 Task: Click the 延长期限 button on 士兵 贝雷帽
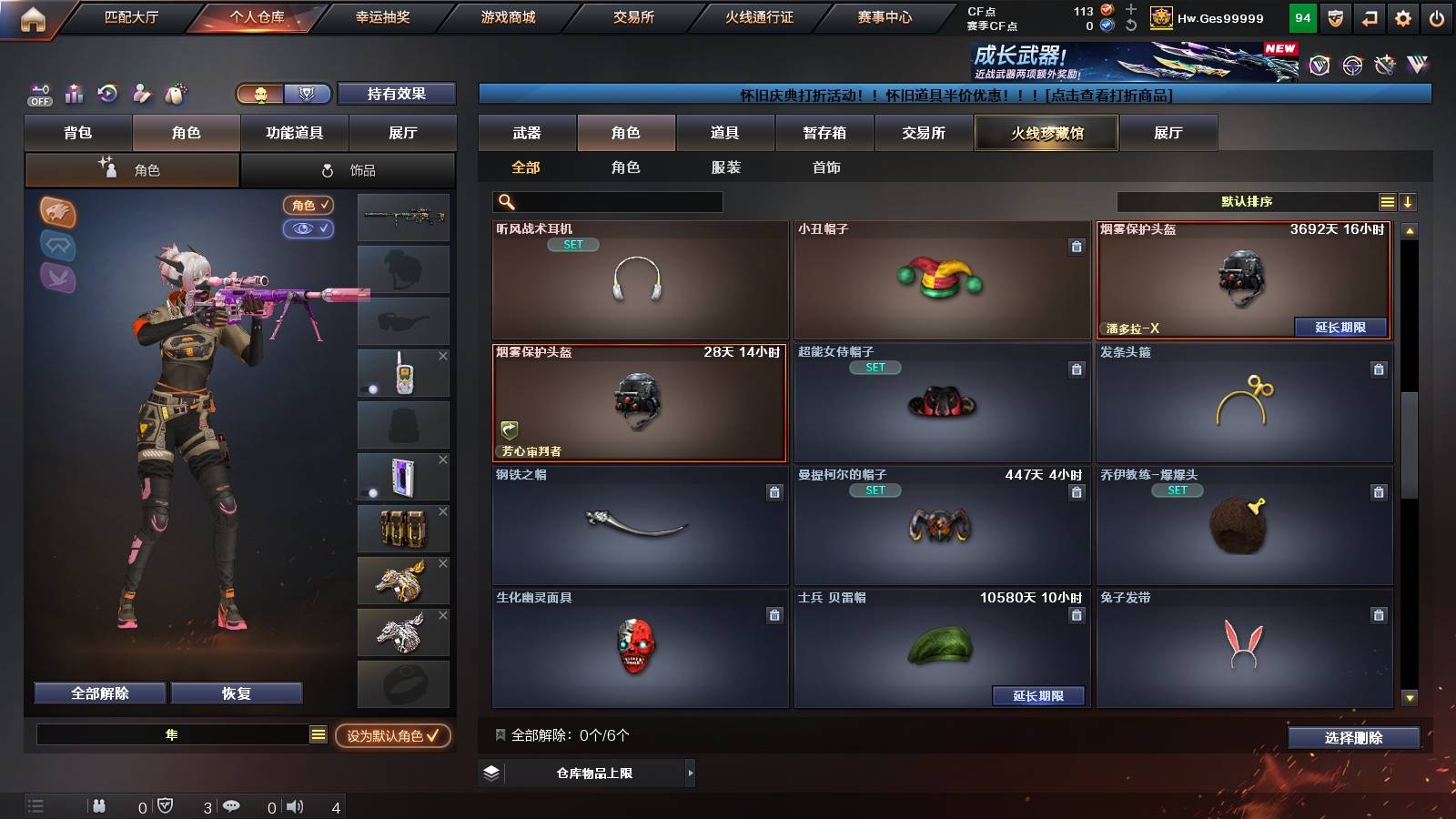click(x=1039, y=695)
